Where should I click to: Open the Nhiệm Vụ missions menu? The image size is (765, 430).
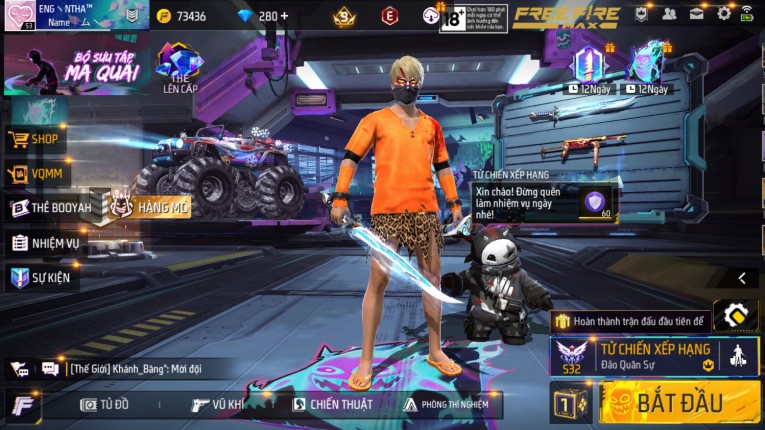(x=46, y=242)
